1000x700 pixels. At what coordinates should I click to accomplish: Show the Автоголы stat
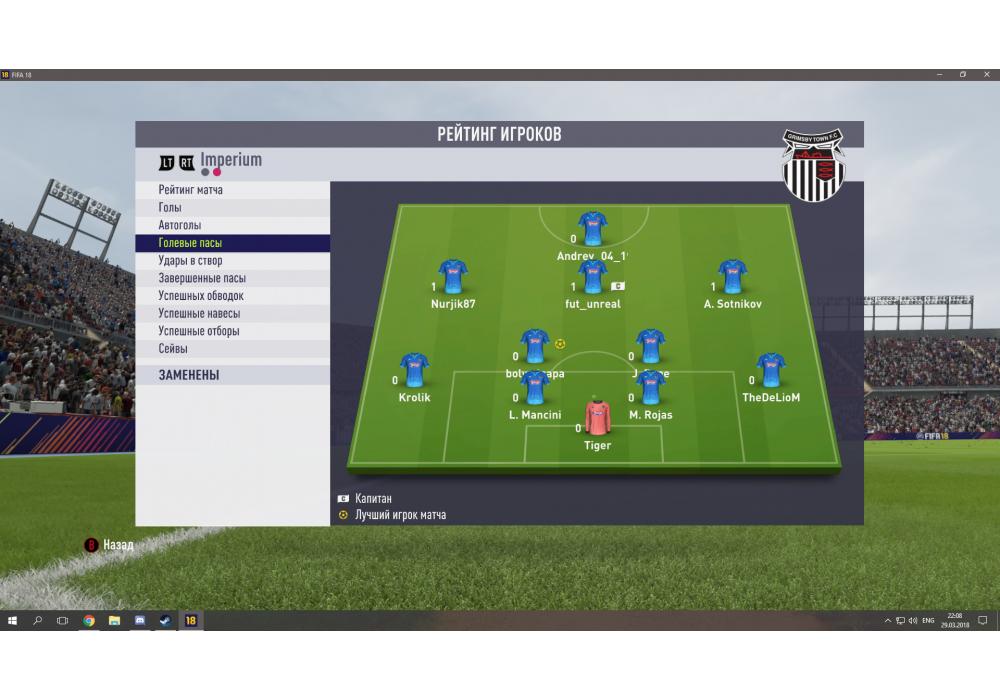pyautogui.click(x=180, y=225)
